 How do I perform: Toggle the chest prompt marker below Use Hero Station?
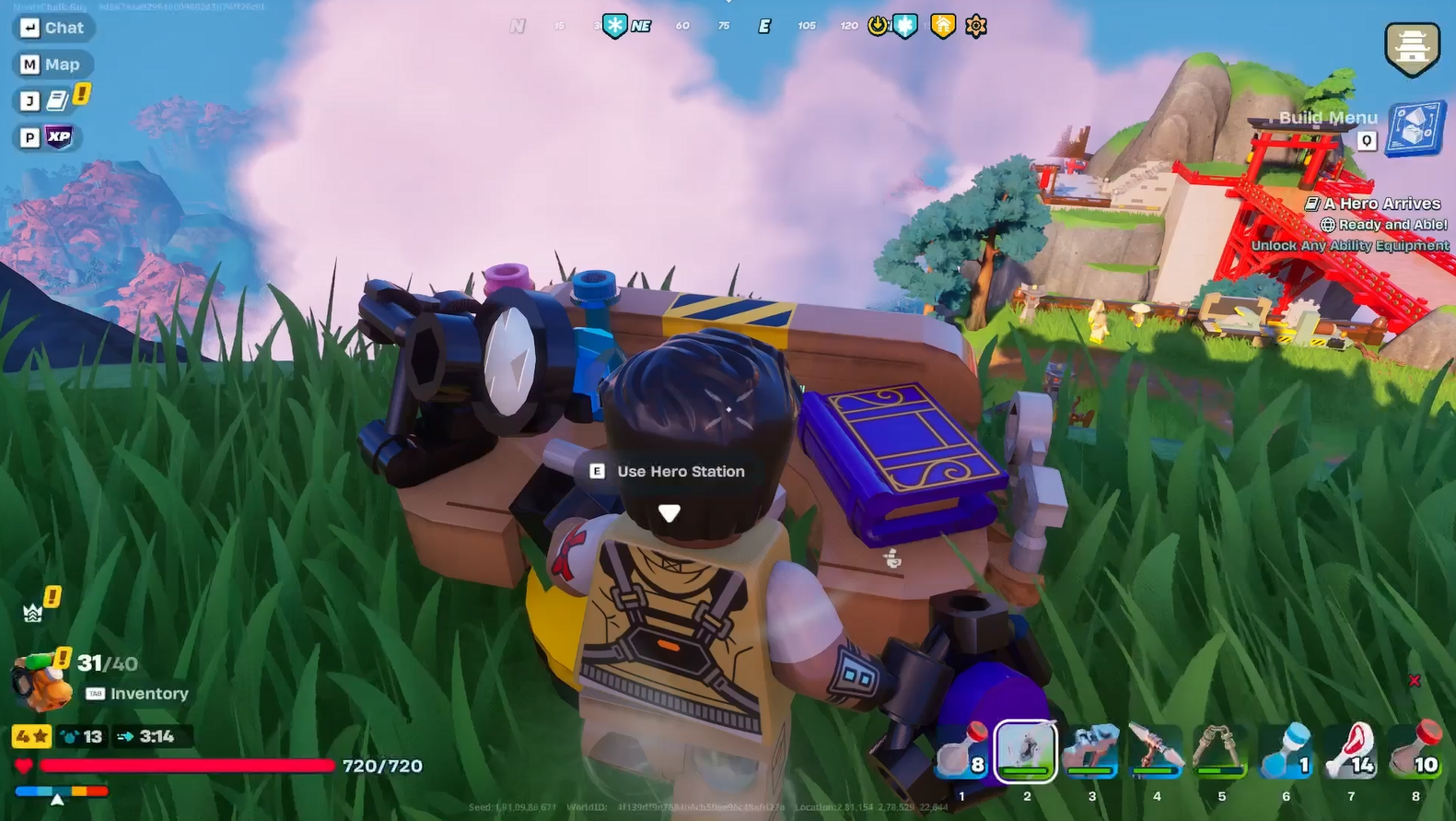(x=670, y=512)
